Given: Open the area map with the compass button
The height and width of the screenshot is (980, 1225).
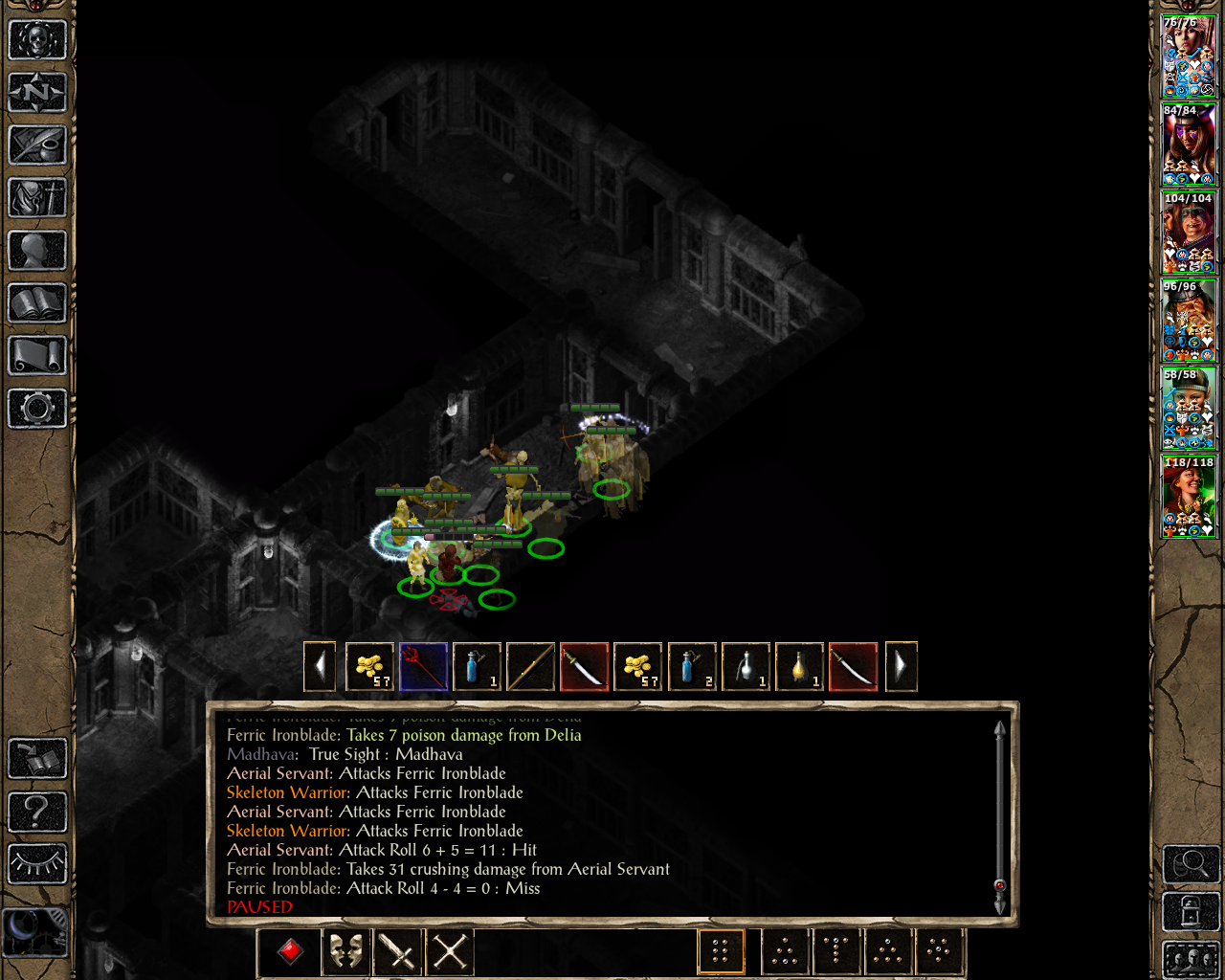Looking at the screenshot, I should tap(37, 93).
